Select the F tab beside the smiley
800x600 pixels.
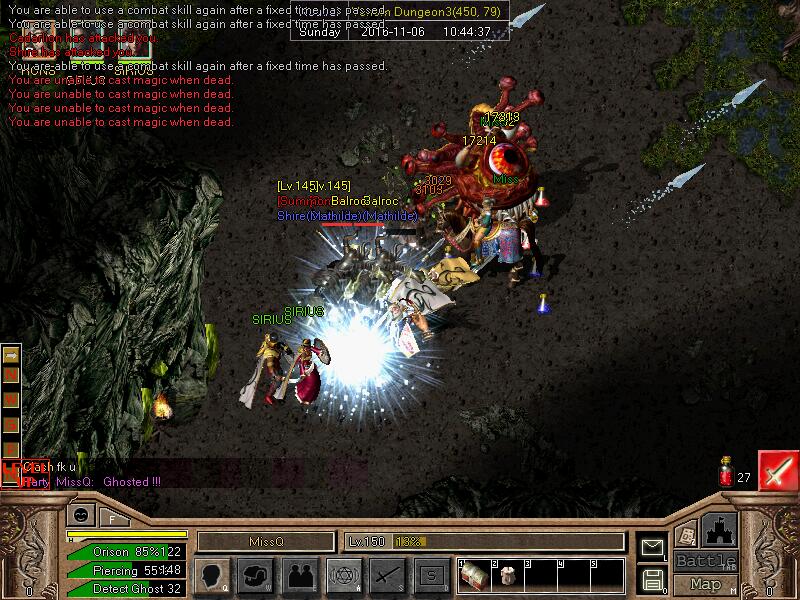pos(113,517)
